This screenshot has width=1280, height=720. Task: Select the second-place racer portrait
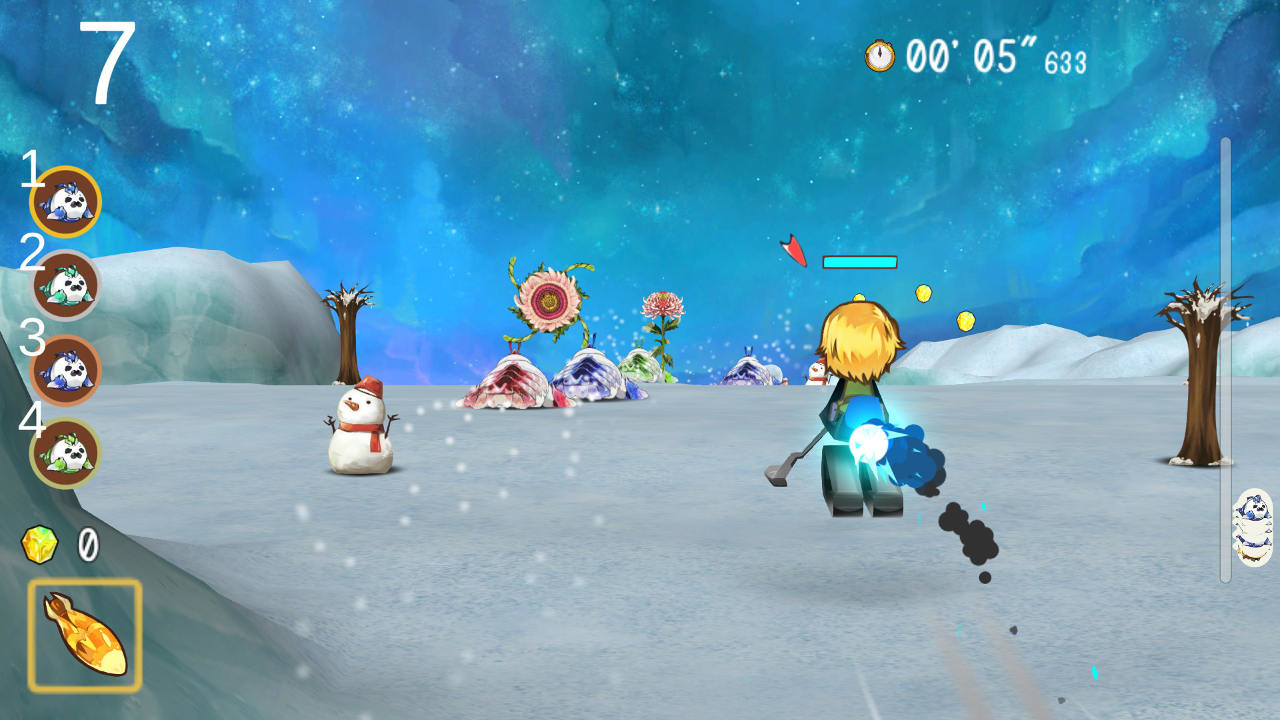[66, 285]
